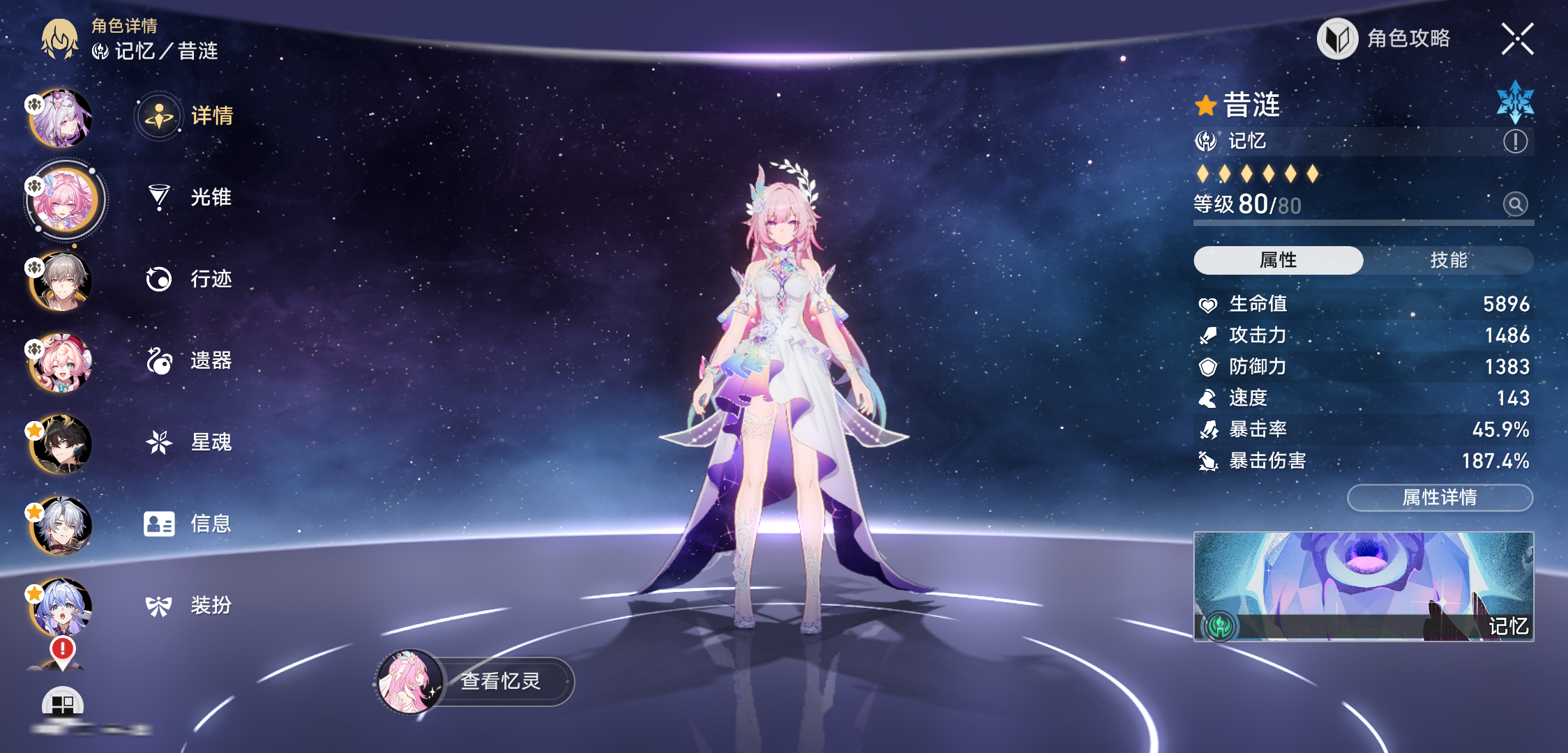Viewport: 1568px width, 753px height.
Task: Select the black-haired horned character portrait
Action: (61, 445)
